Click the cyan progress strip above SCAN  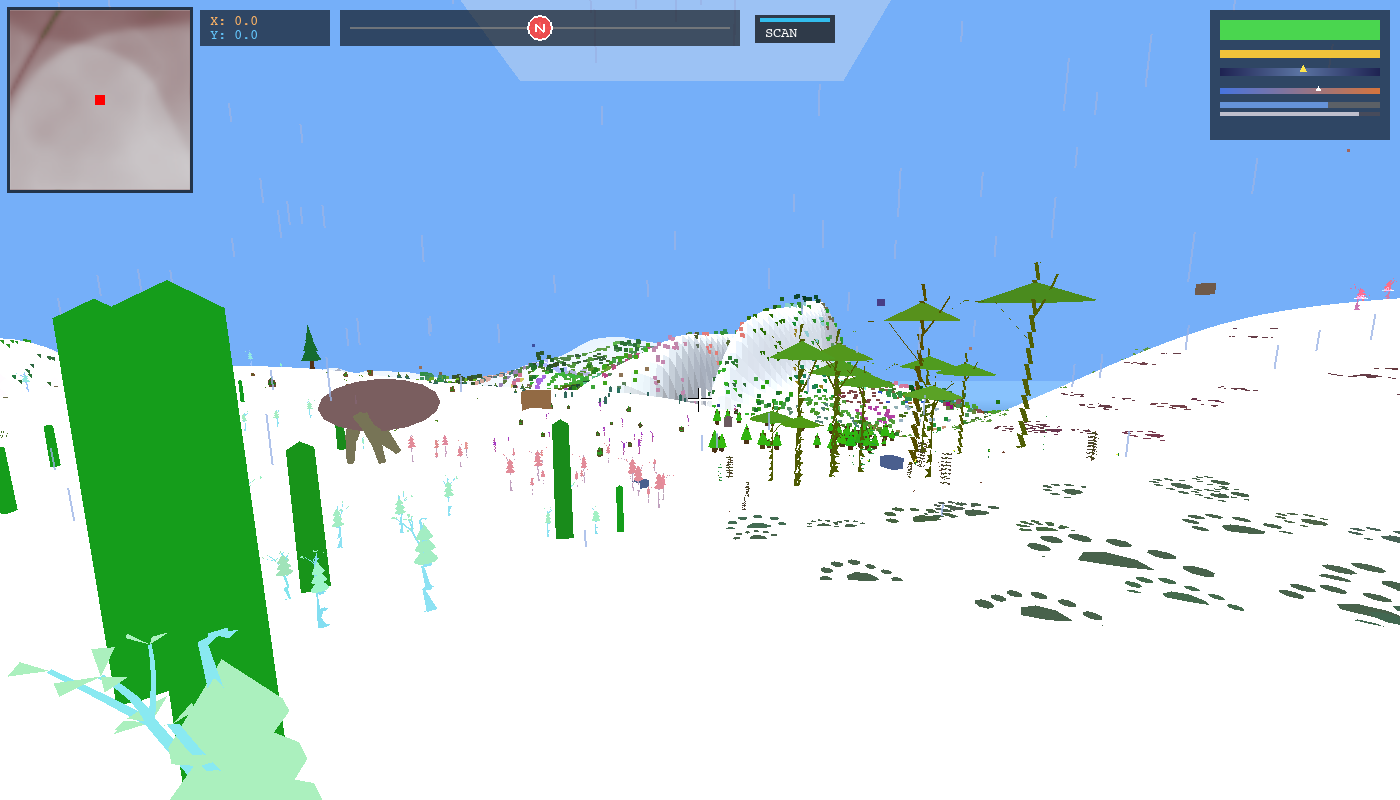tap(794, 18)
